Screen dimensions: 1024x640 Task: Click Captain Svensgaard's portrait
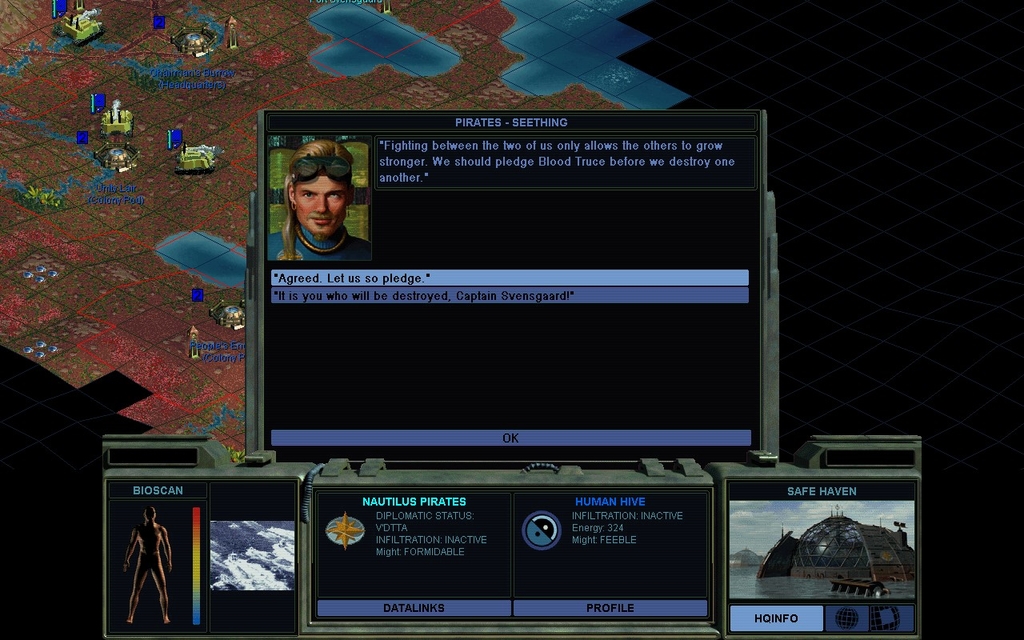[319, 198]
